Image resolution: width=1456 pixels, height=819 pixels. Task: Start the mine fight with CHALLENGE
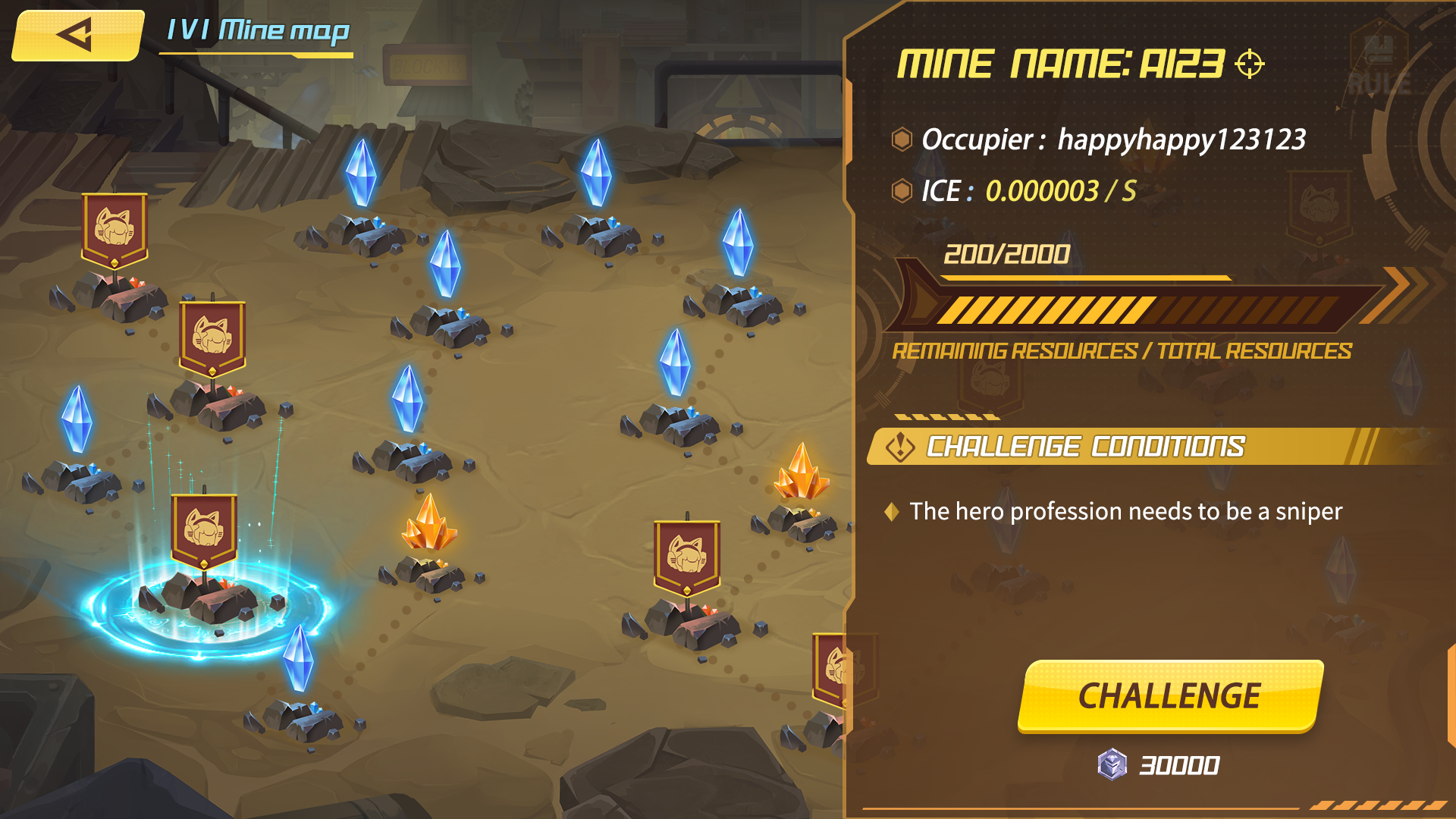click(1169, 695)
